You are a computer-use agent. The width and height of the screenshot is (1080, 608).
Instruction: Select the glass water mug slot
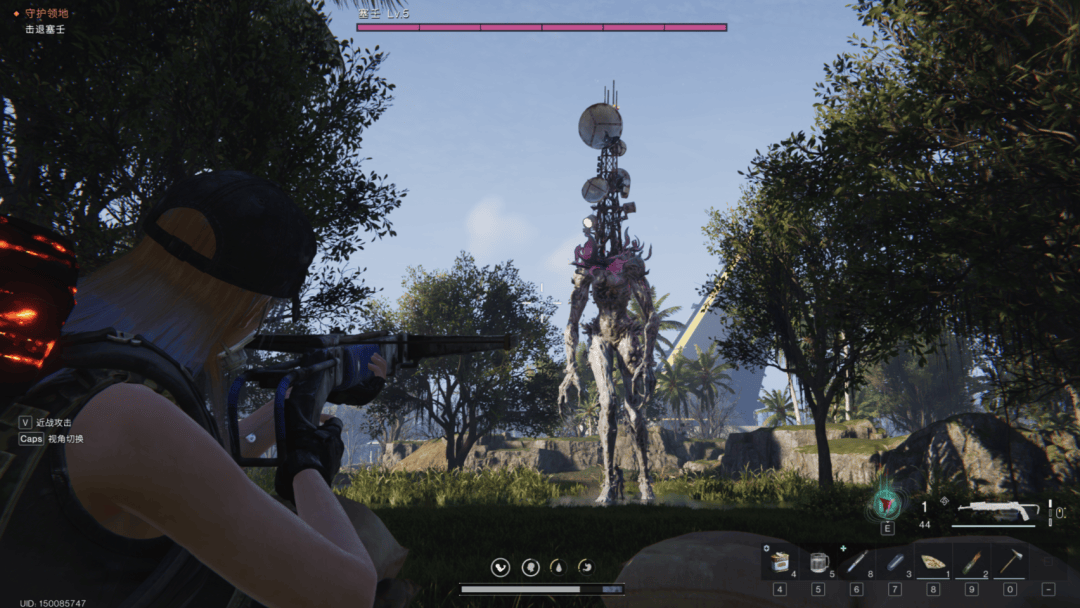(818, 563)
